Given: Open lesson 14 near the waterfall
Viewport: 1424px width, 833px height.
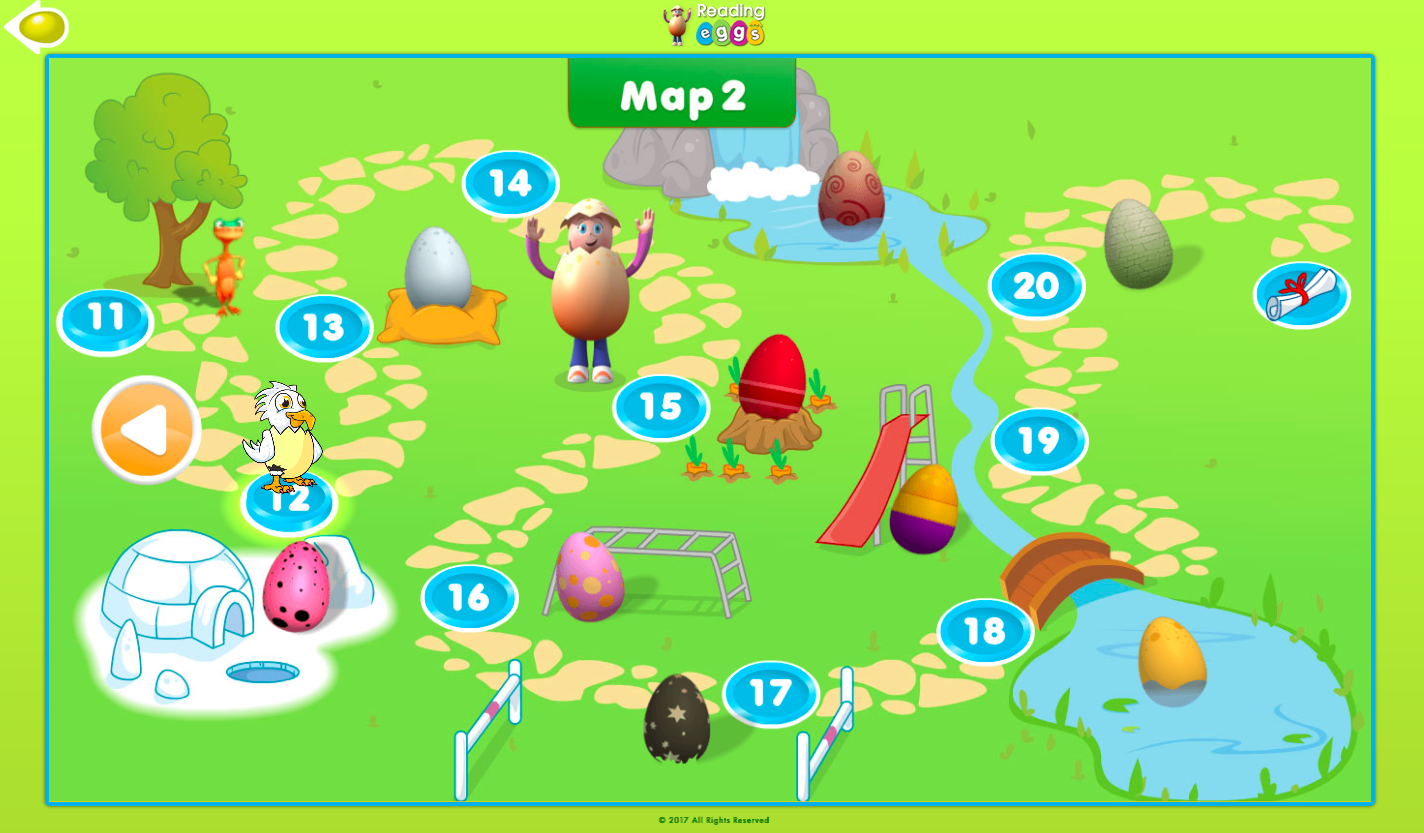Looking at the screenshot, I should 510,183.
